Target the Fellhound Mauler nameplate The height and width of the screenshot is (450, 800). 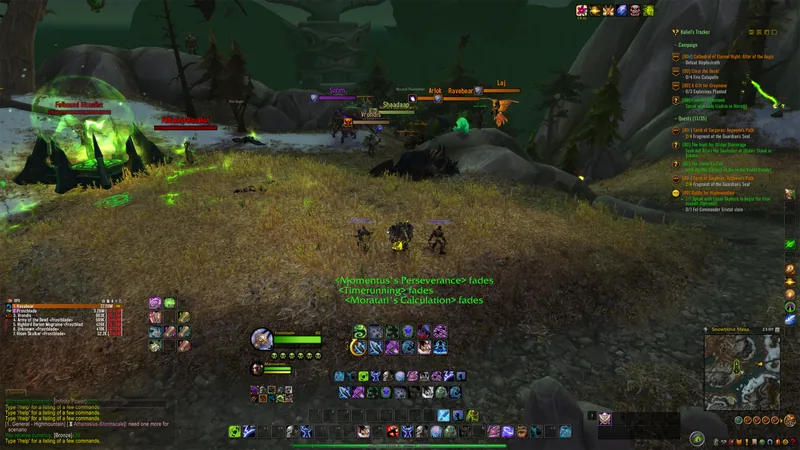coord(67,102)
